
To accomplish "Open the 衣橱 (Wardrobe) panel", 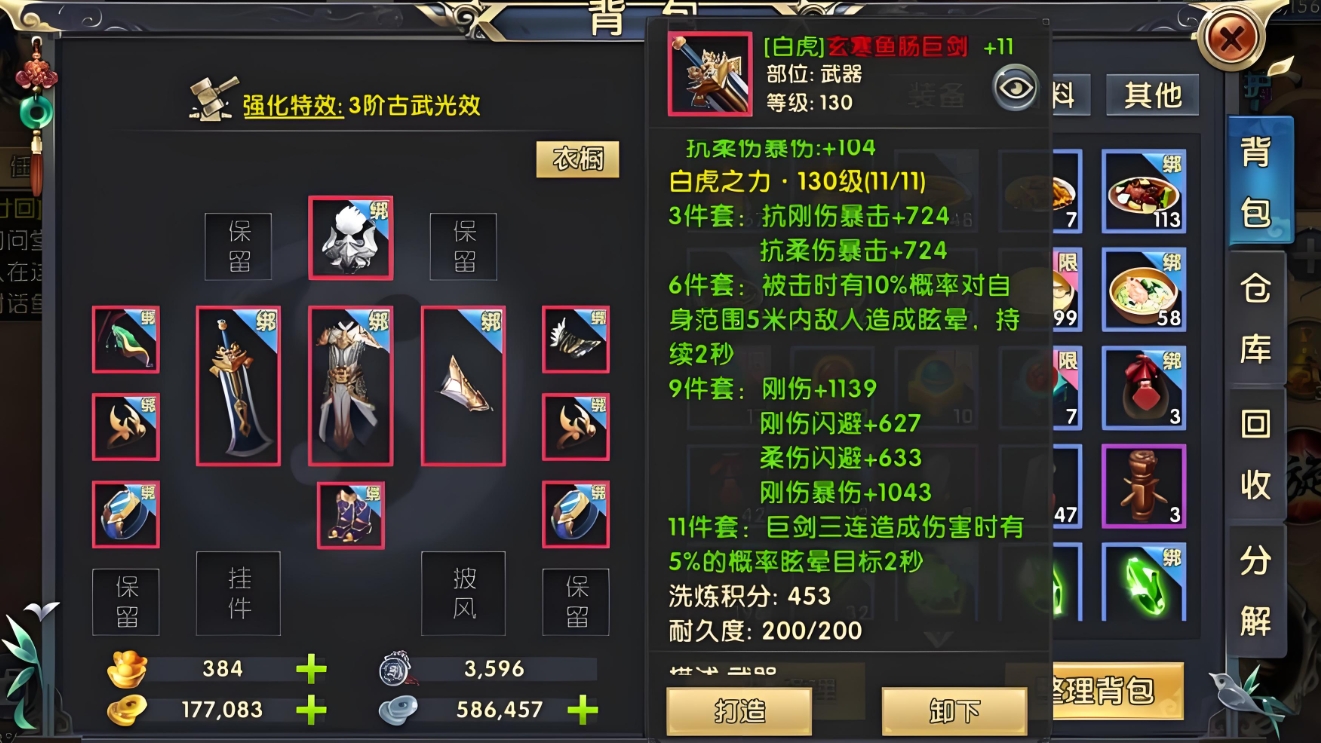I will pos(578,158).
